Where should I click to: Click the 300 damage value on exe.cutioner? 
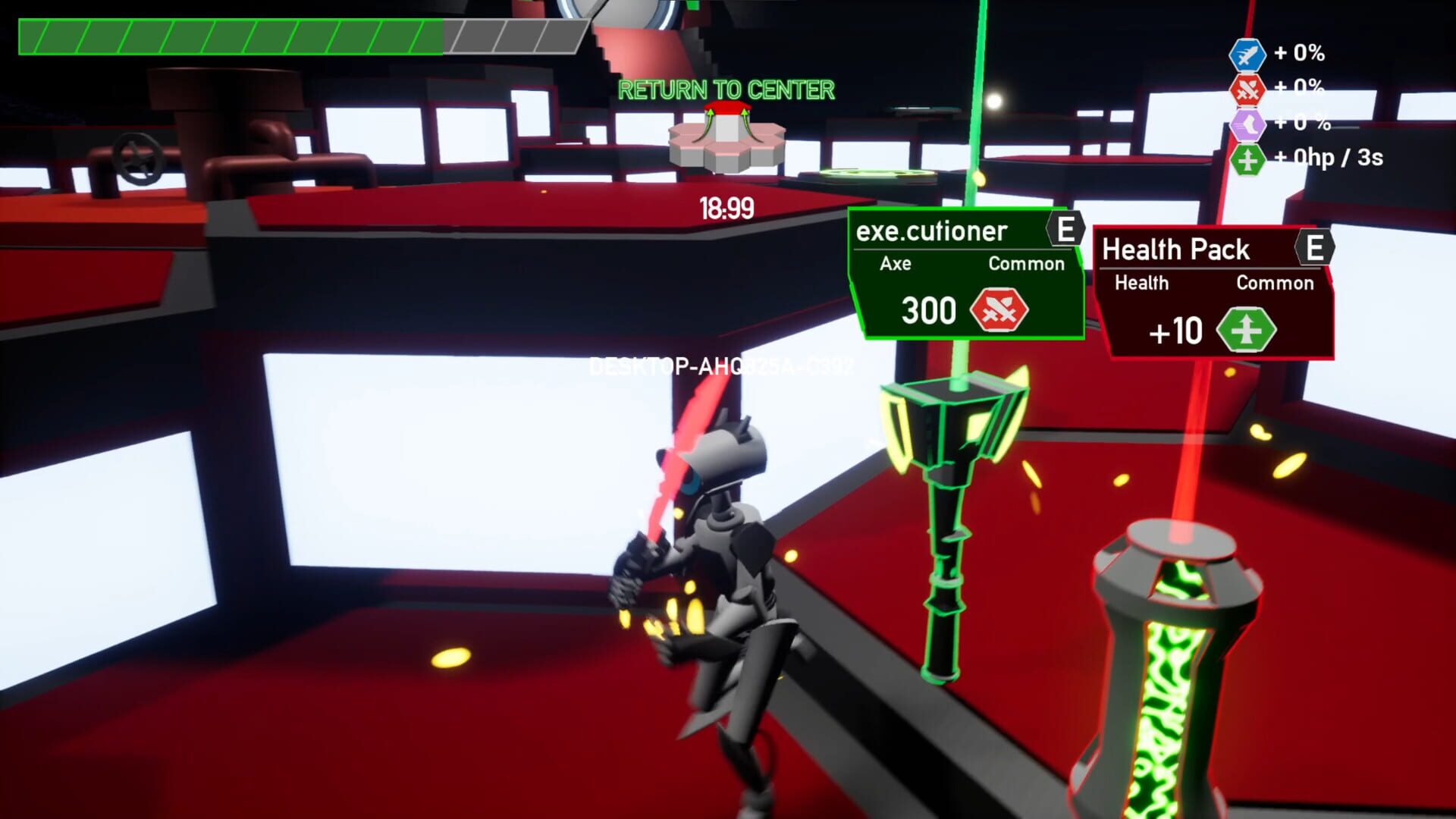click(x=929, y=310)
